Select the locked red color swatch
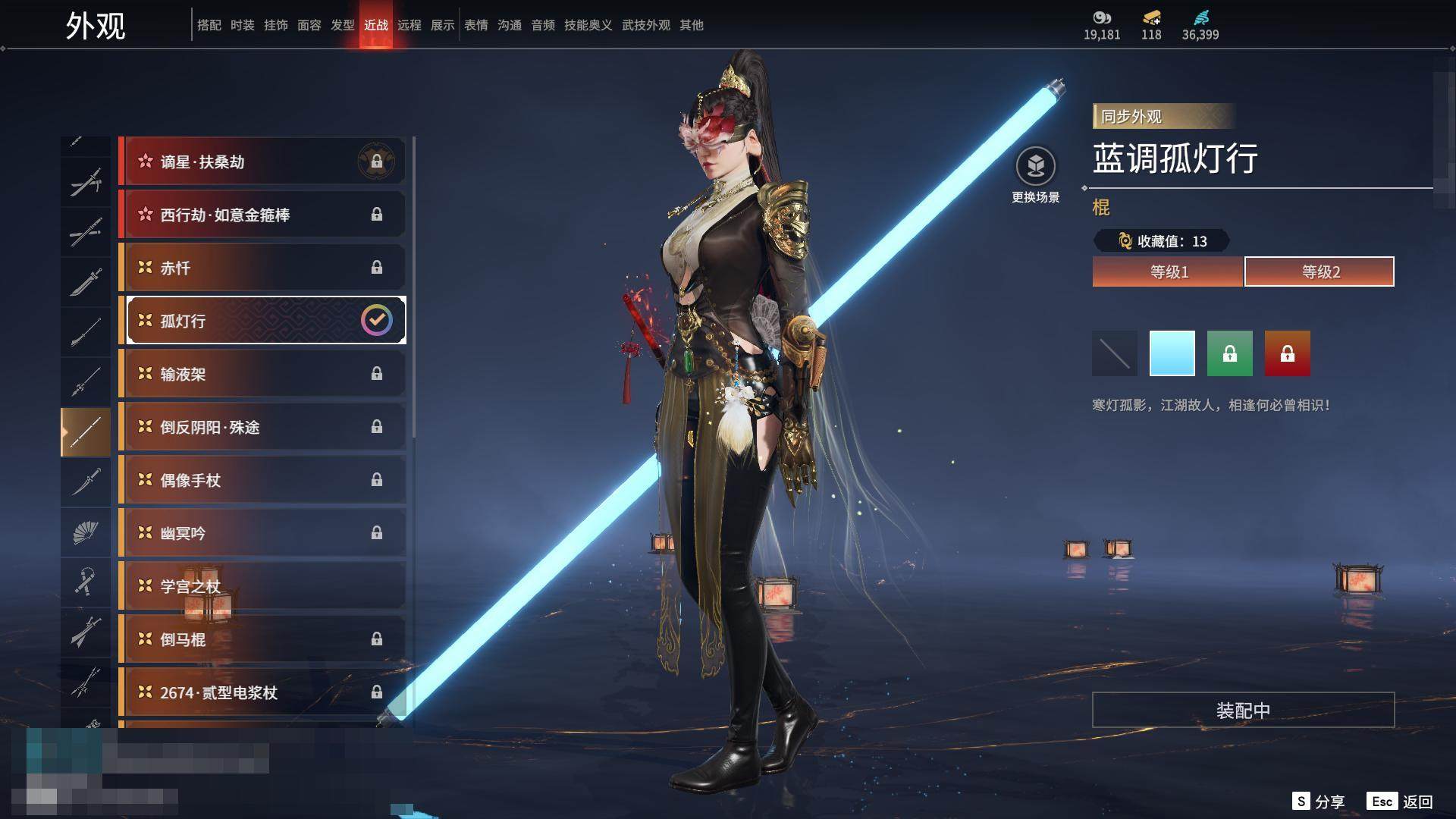Screen dimensions: 1456x819 1288,353
